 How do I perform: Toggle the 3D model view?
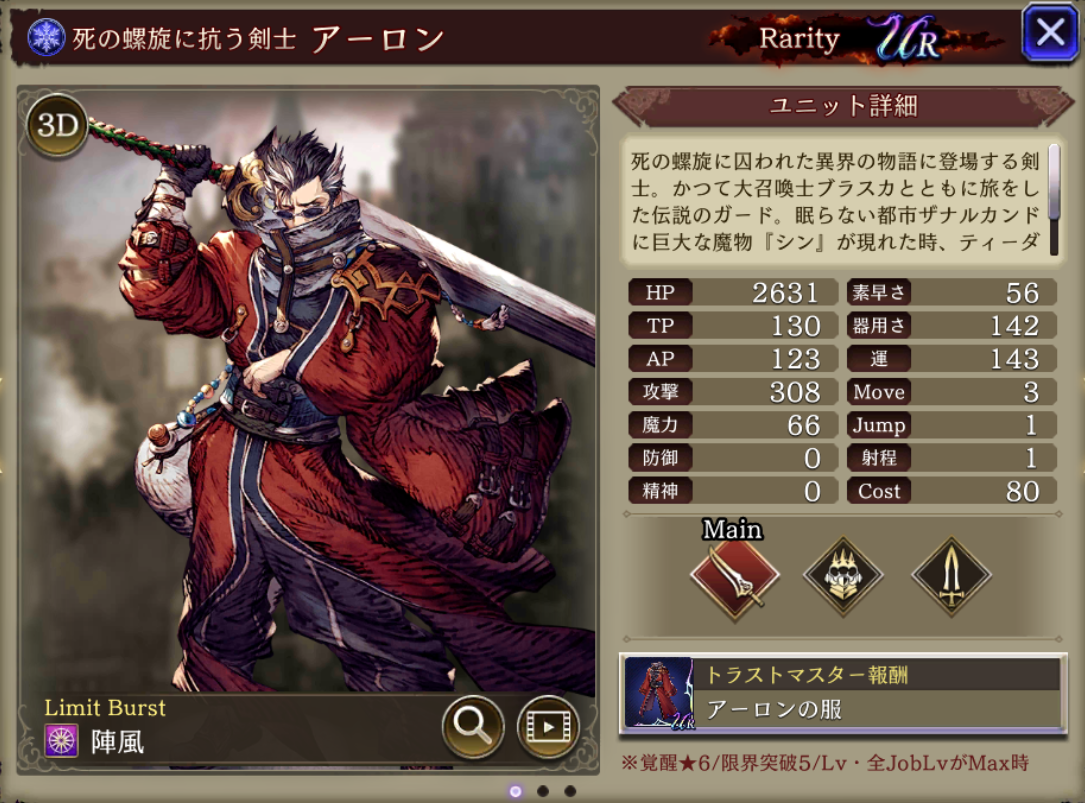(x=57, y=125)
